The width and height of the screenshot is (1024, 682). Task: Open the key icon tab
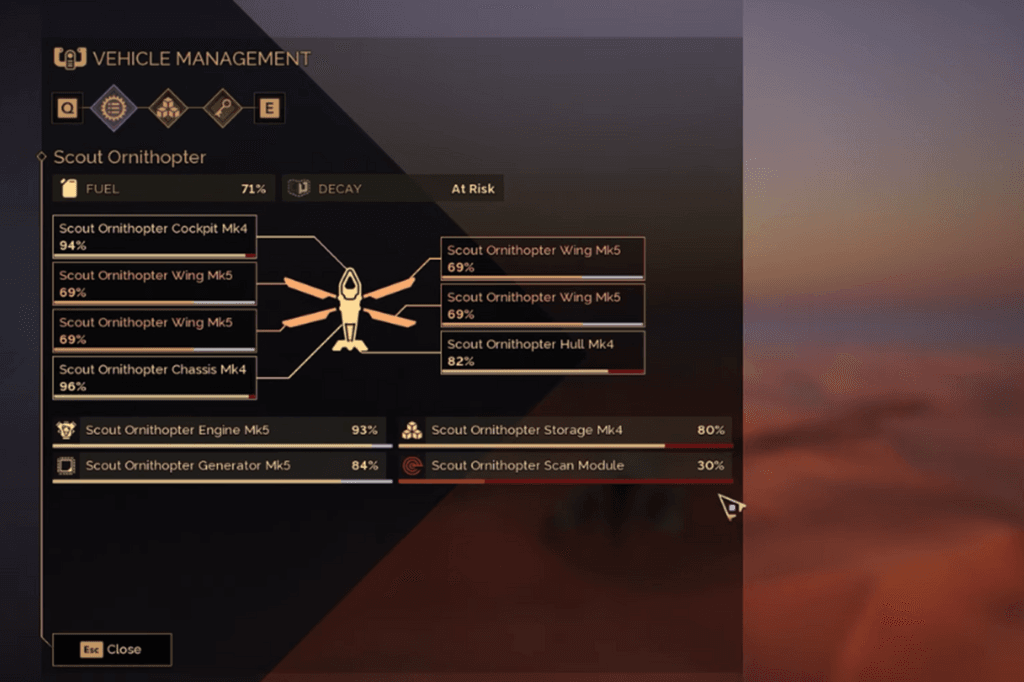point(222,108)
